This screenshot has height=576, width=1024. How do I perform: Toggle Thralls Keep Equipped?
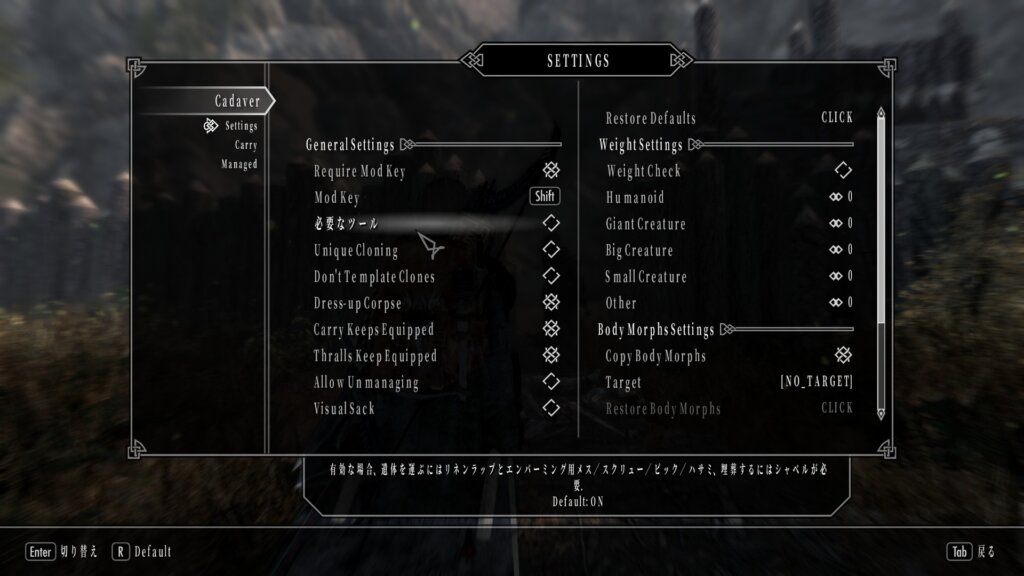[x=550, y=354]
